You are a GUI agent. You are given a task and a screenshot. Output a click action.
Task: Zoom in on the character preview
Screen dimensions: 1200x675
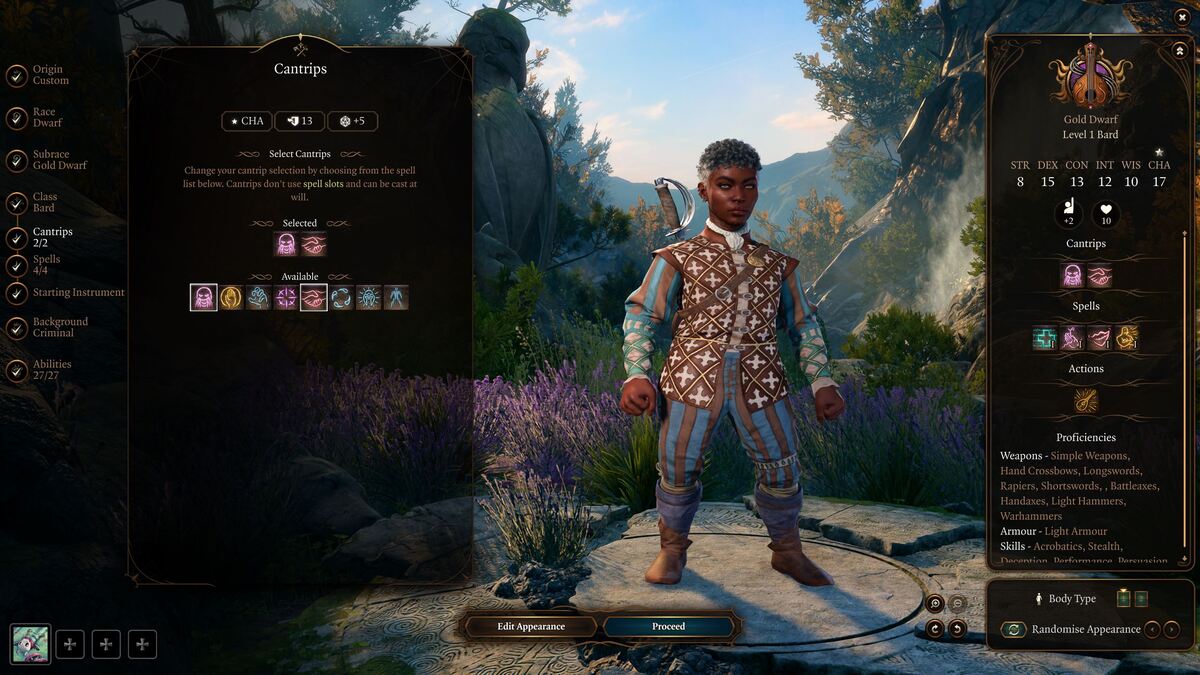934,603
